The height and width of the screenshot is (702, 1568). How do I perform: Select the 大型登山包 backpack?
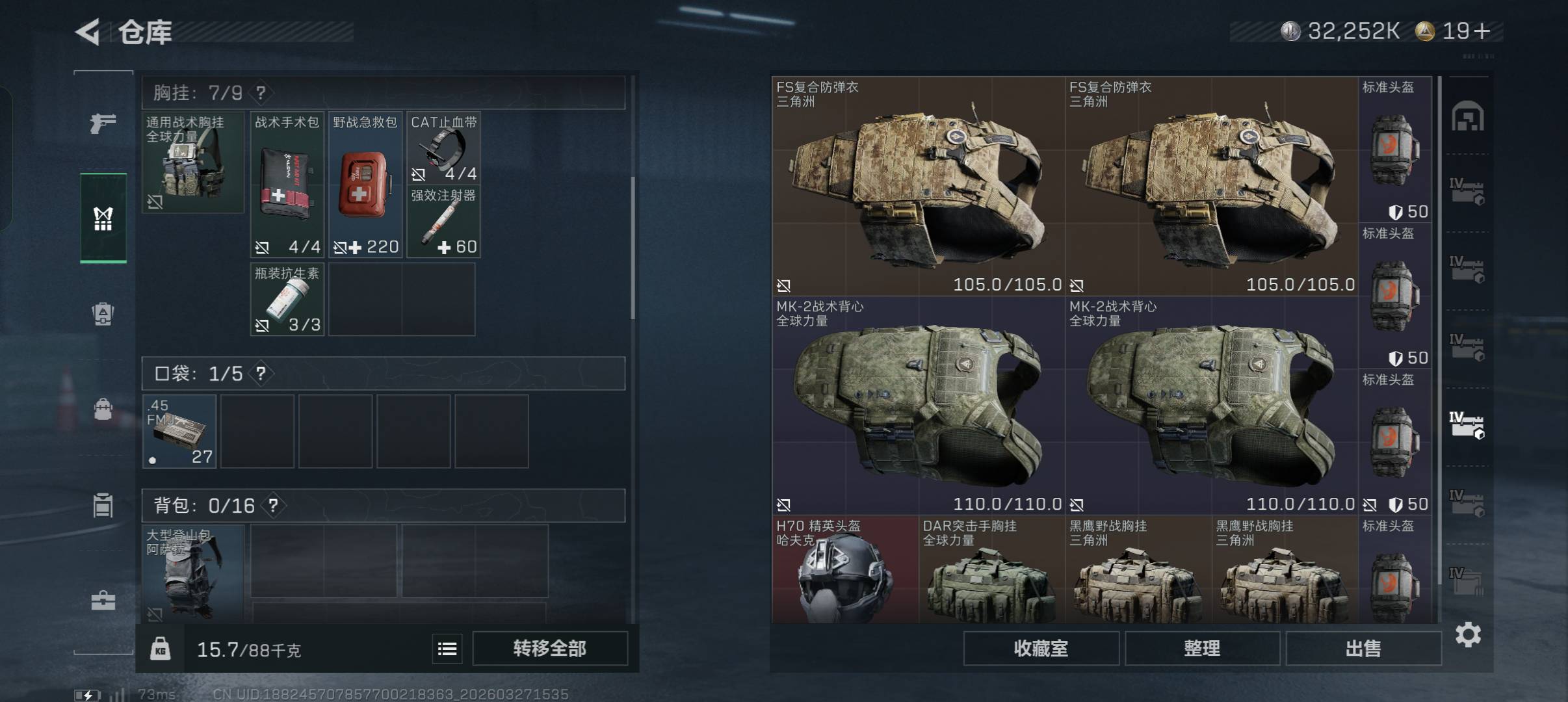pyautogui.click(x=193, y=573)
